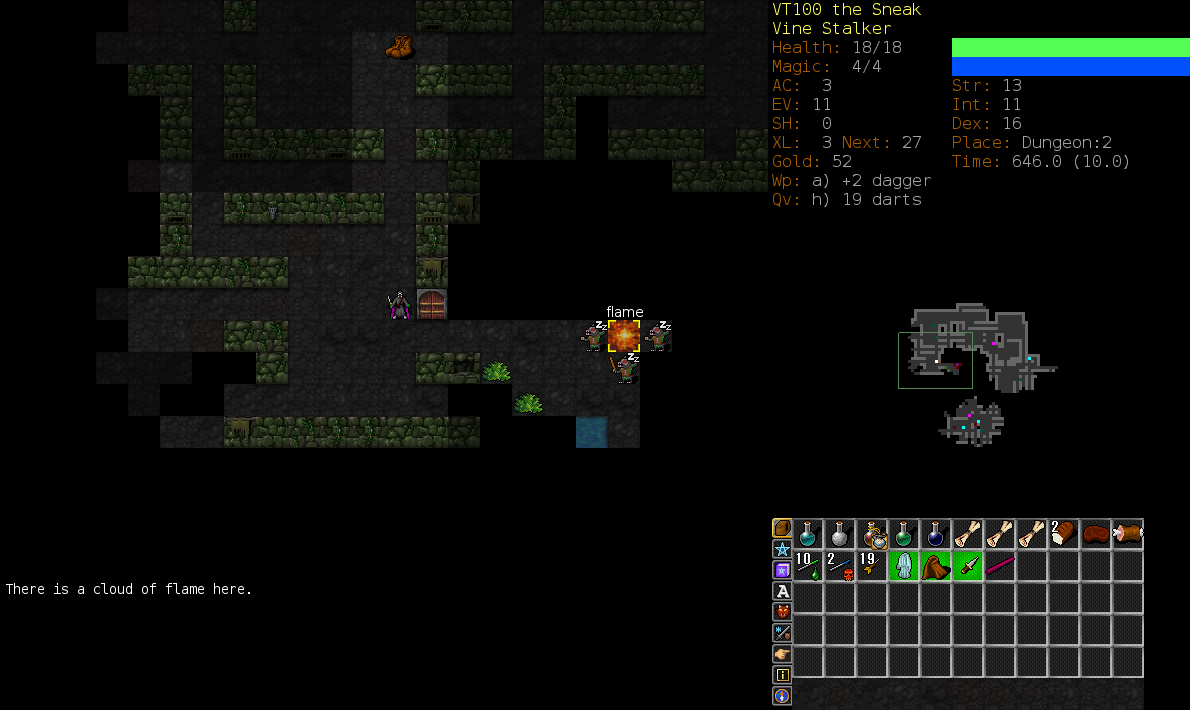Viewport: 1190px width, 710px height.
Task: Select the dark blue potion slot
Action: point(936,534)
